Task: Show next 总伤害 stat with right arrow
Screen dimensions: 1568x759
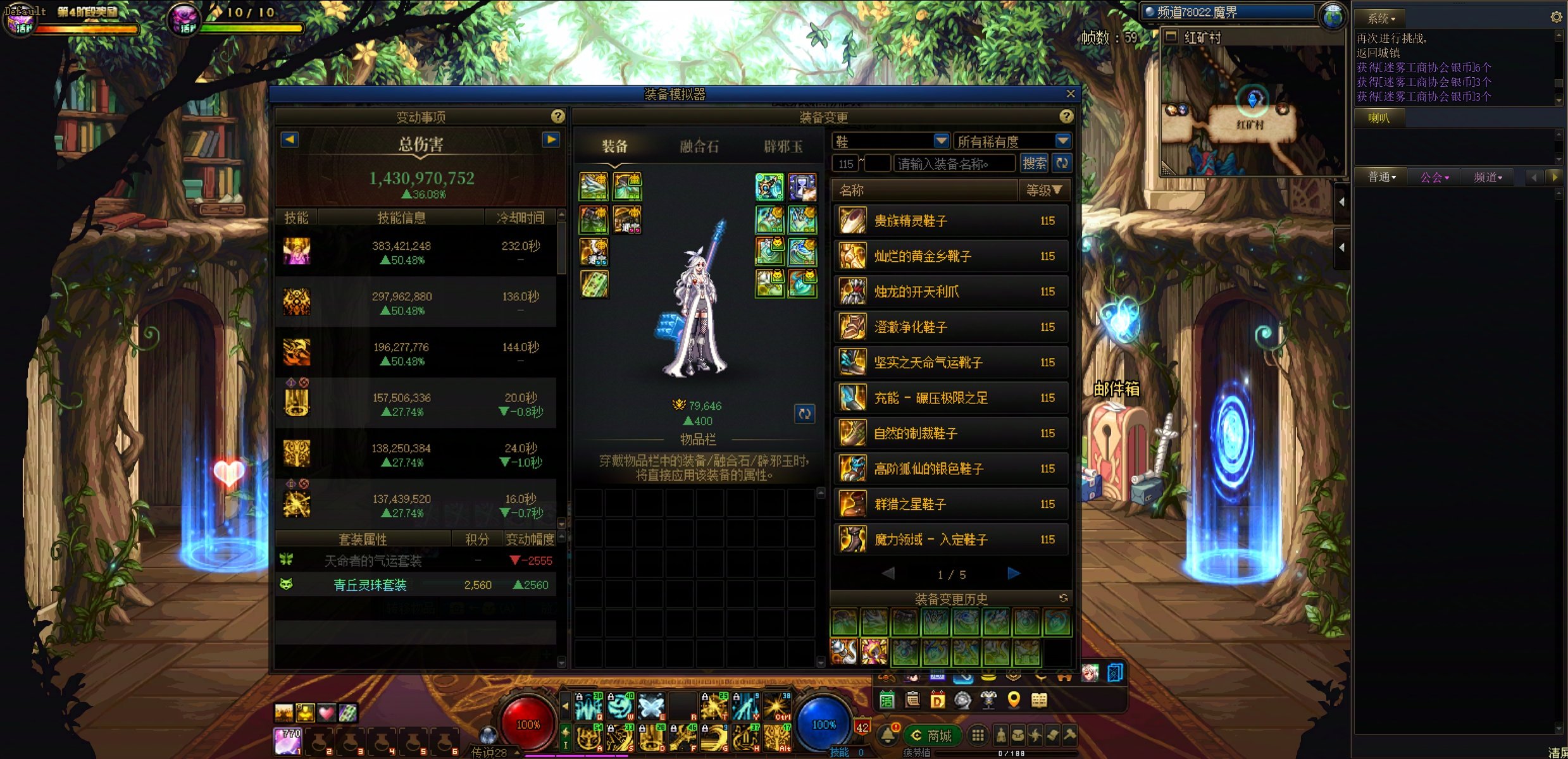Action: [551, 140]
